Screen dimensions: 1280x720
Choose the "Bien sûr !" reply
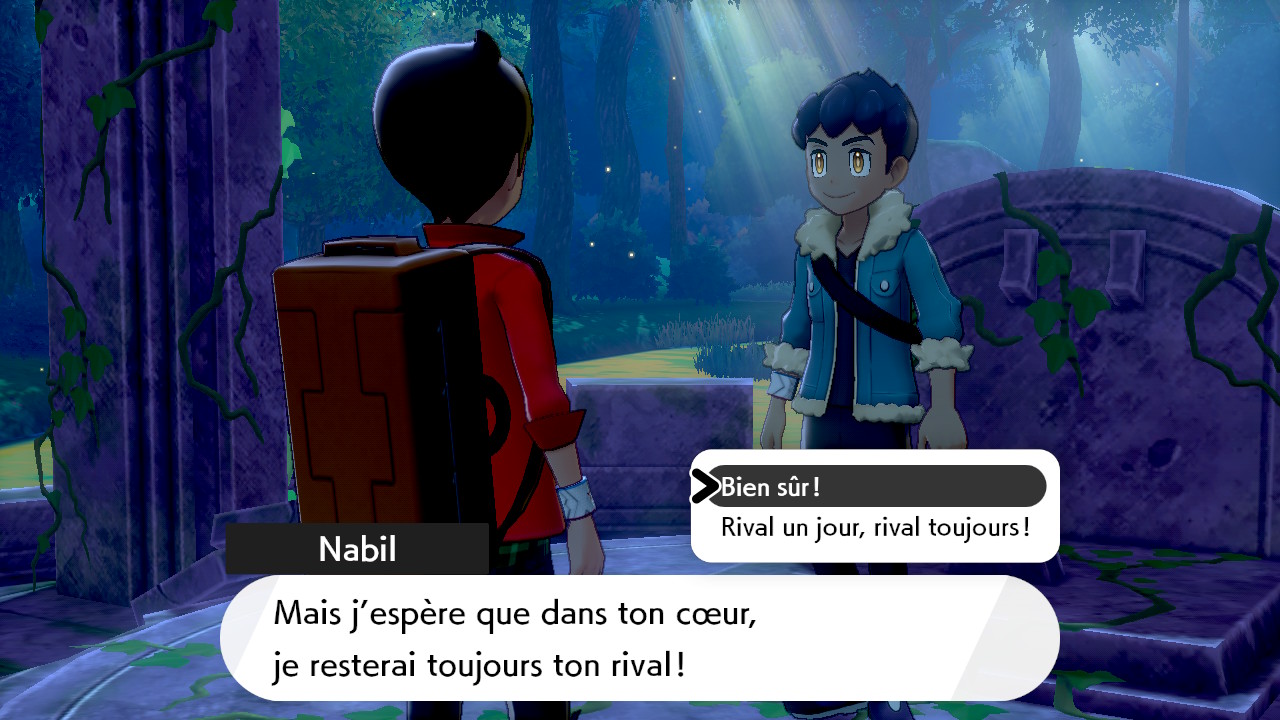pos(770,488)
